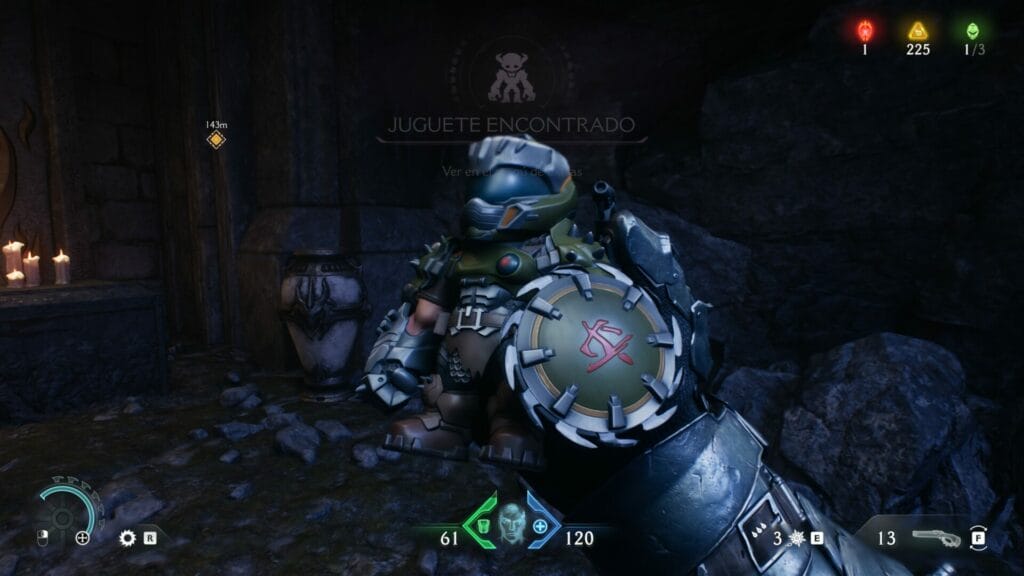Select the toy figure icon above Juguete Encontrado

coord(511,78)
